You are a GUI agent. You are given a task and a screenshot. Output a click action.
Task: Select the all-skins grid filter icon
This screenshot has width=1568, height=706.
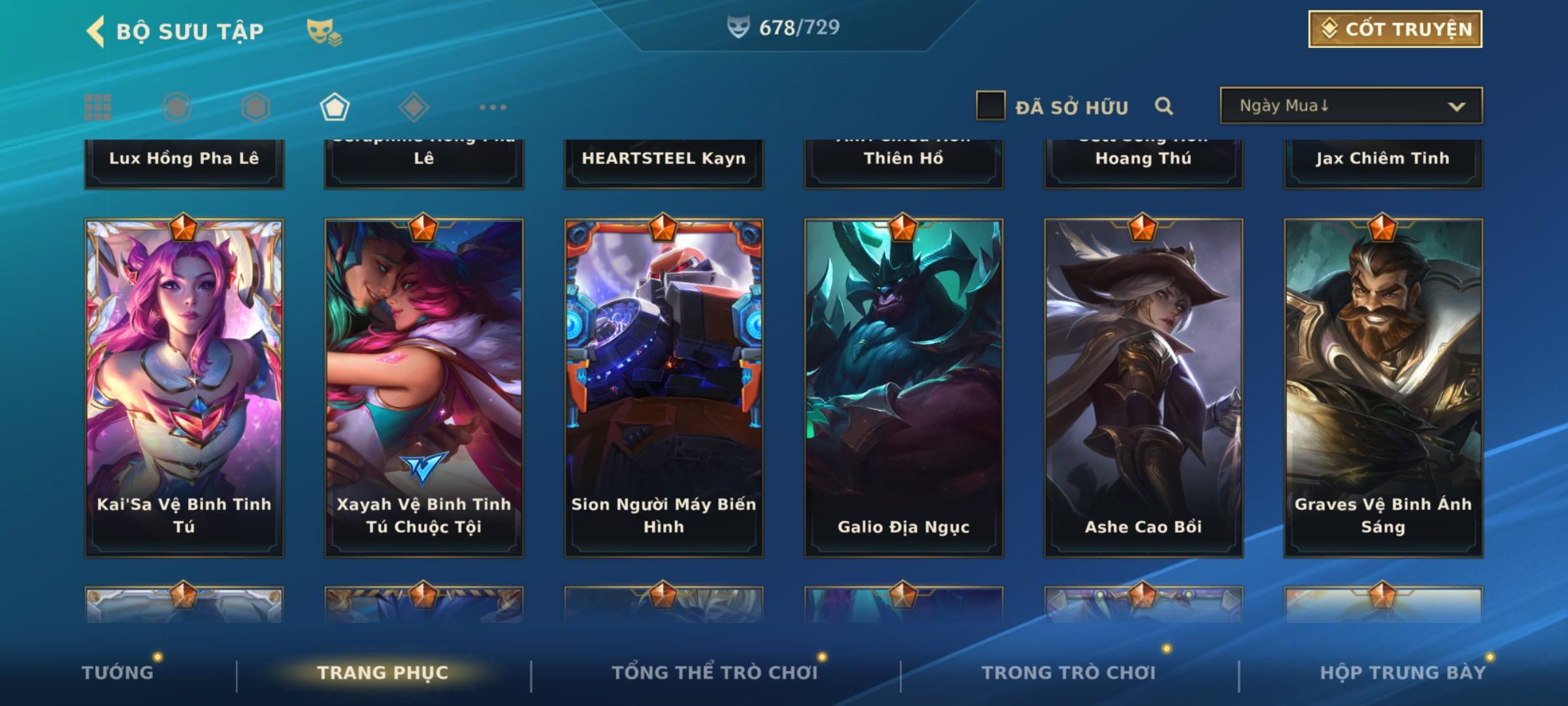pyautogui.click(x=98, y=107)
